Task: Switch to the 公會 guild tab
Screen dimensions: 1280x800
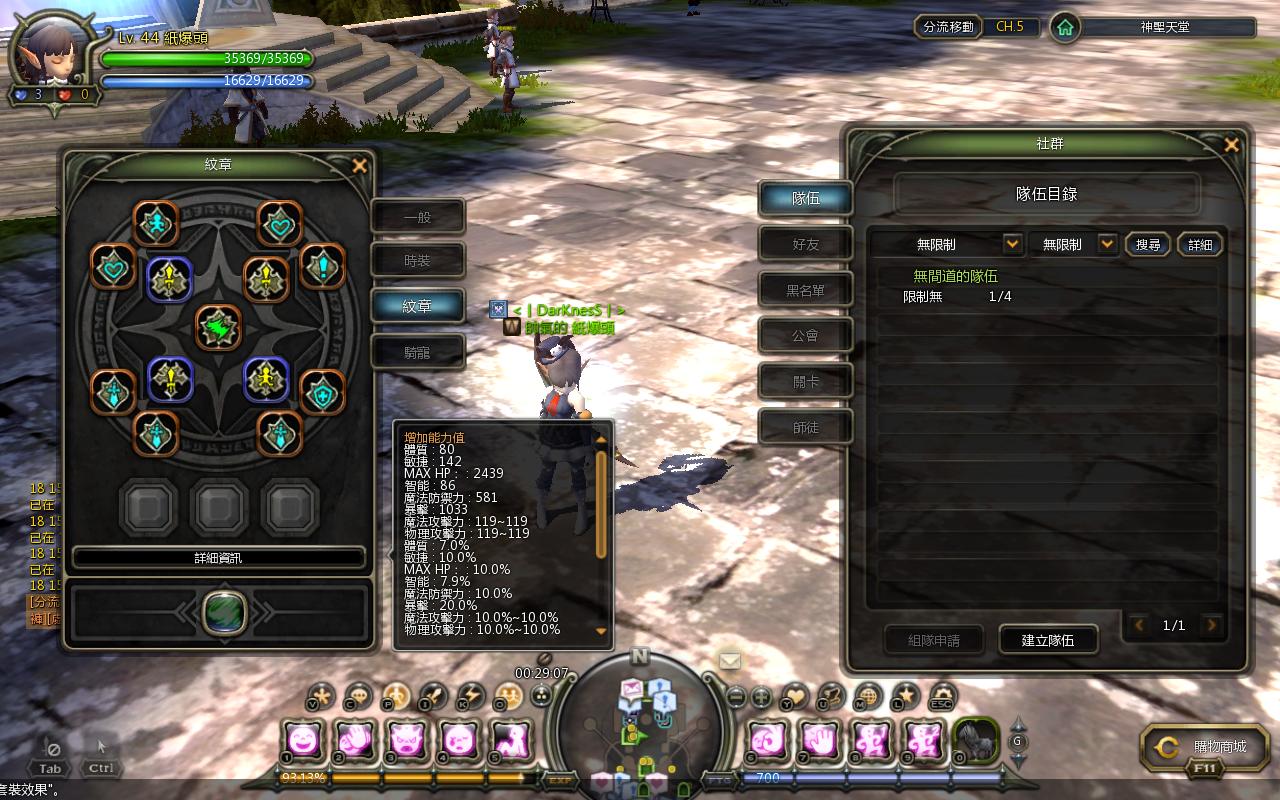Action: pyautogui.click(x=805, y=336)
